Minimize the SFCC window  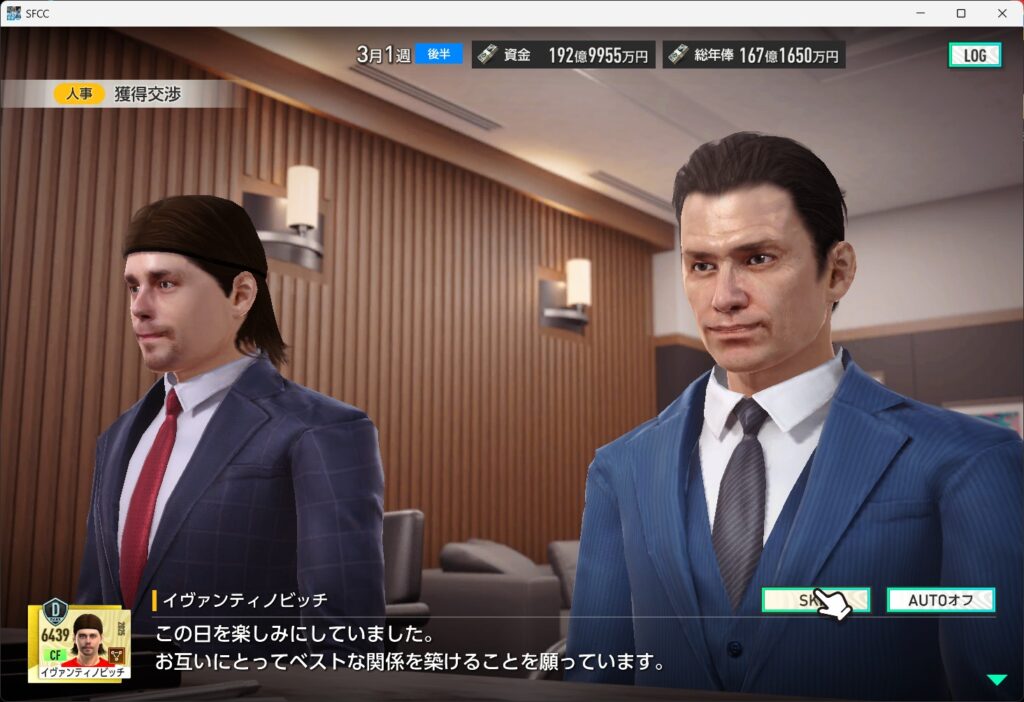click(x=918, y=13)
